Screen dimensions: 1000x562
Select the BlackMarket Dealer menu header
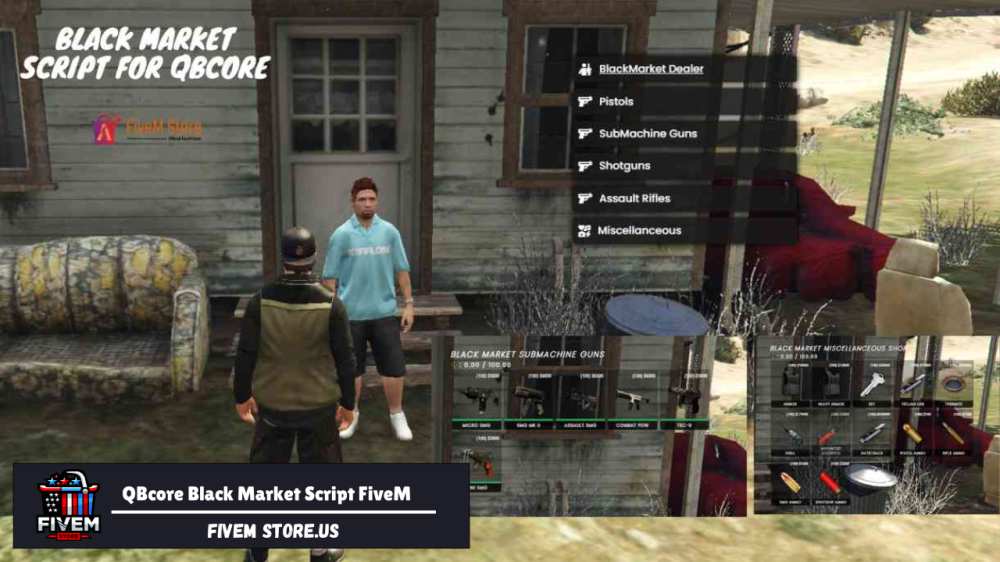pos(650,69)
